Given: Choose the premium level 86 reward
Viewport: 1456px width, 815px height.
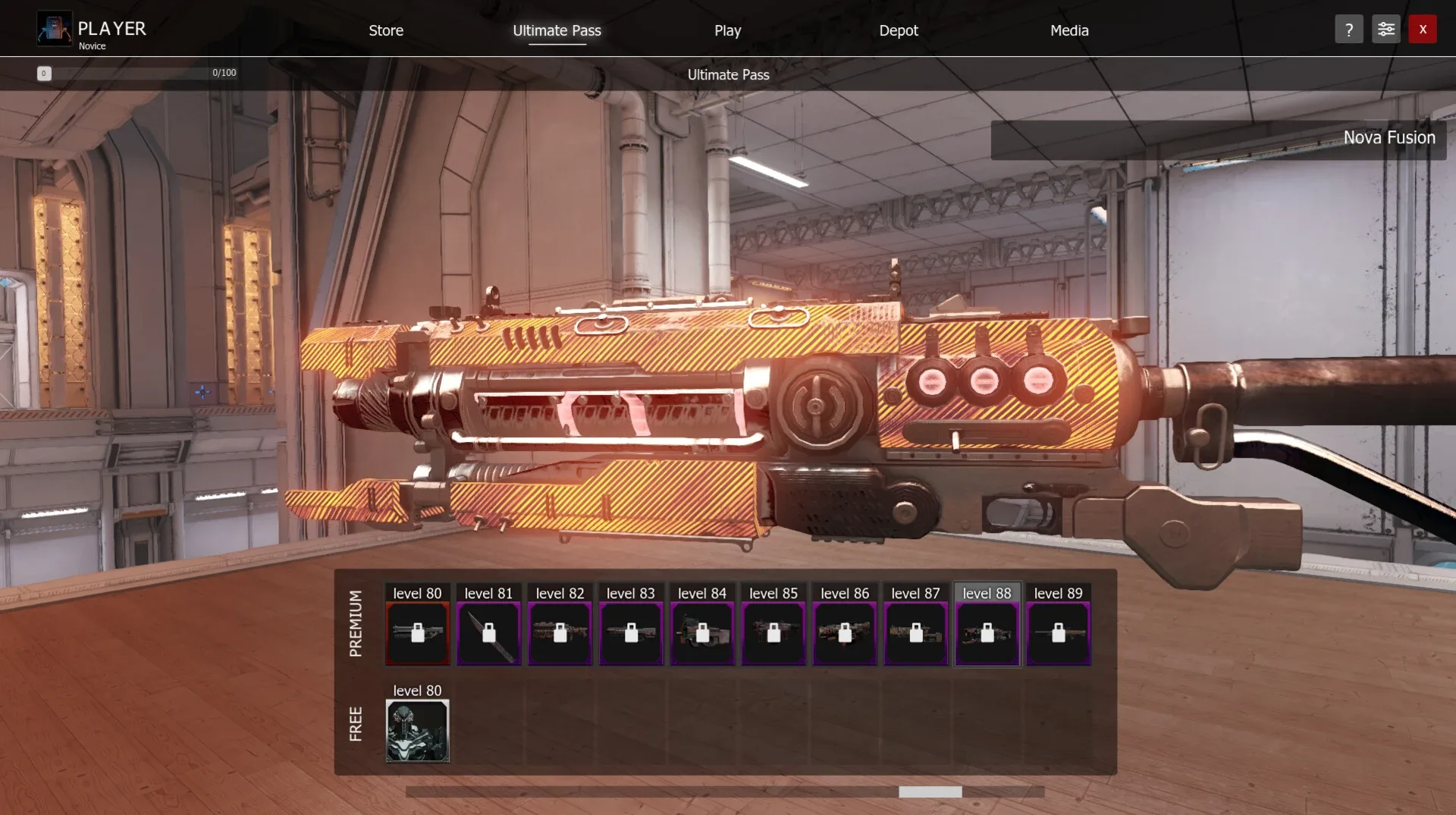Looking at the screenshot, I should 845,633.
